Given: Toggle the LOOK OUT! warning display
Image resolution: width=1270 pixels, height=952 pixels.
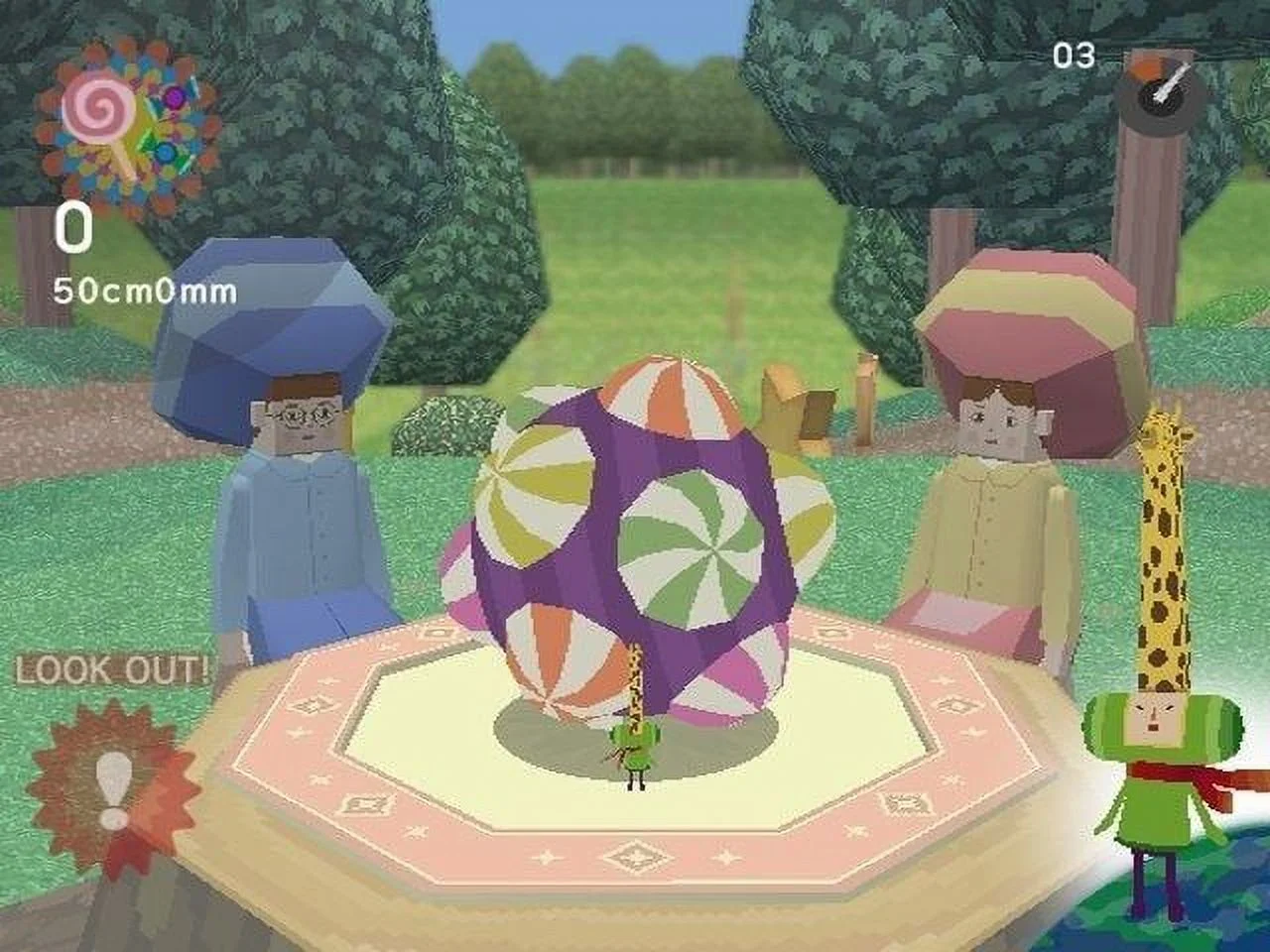Looking at the screenshot, I should (109, 669).
